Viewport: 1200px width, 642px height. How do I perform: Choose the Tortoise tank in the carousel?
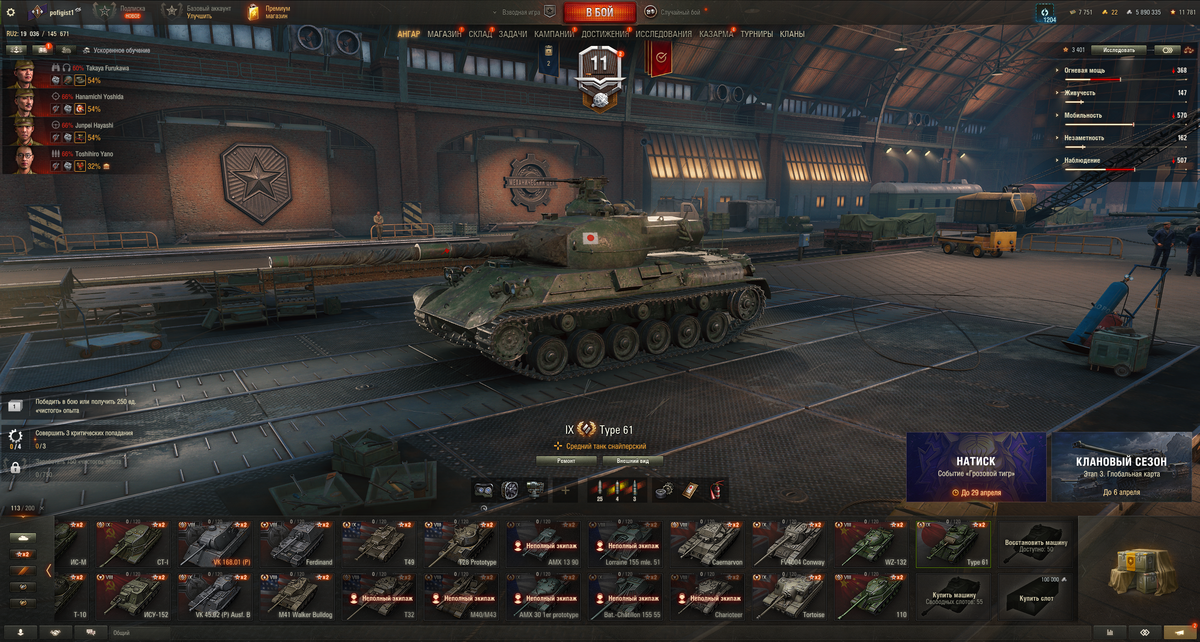(x=791, y=595)
